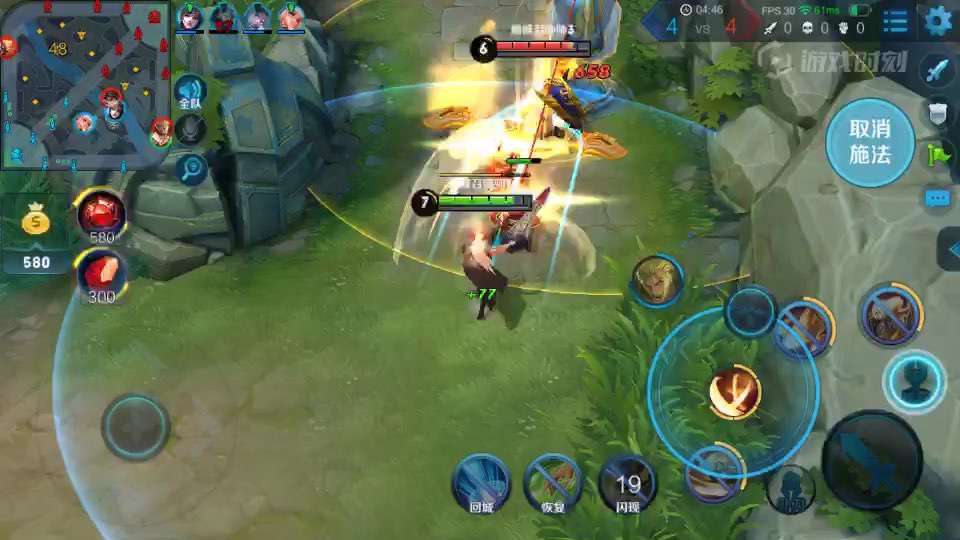Send the green flag gather signal
This screenshot has height=540, width=960.
(x=937, y=155)
